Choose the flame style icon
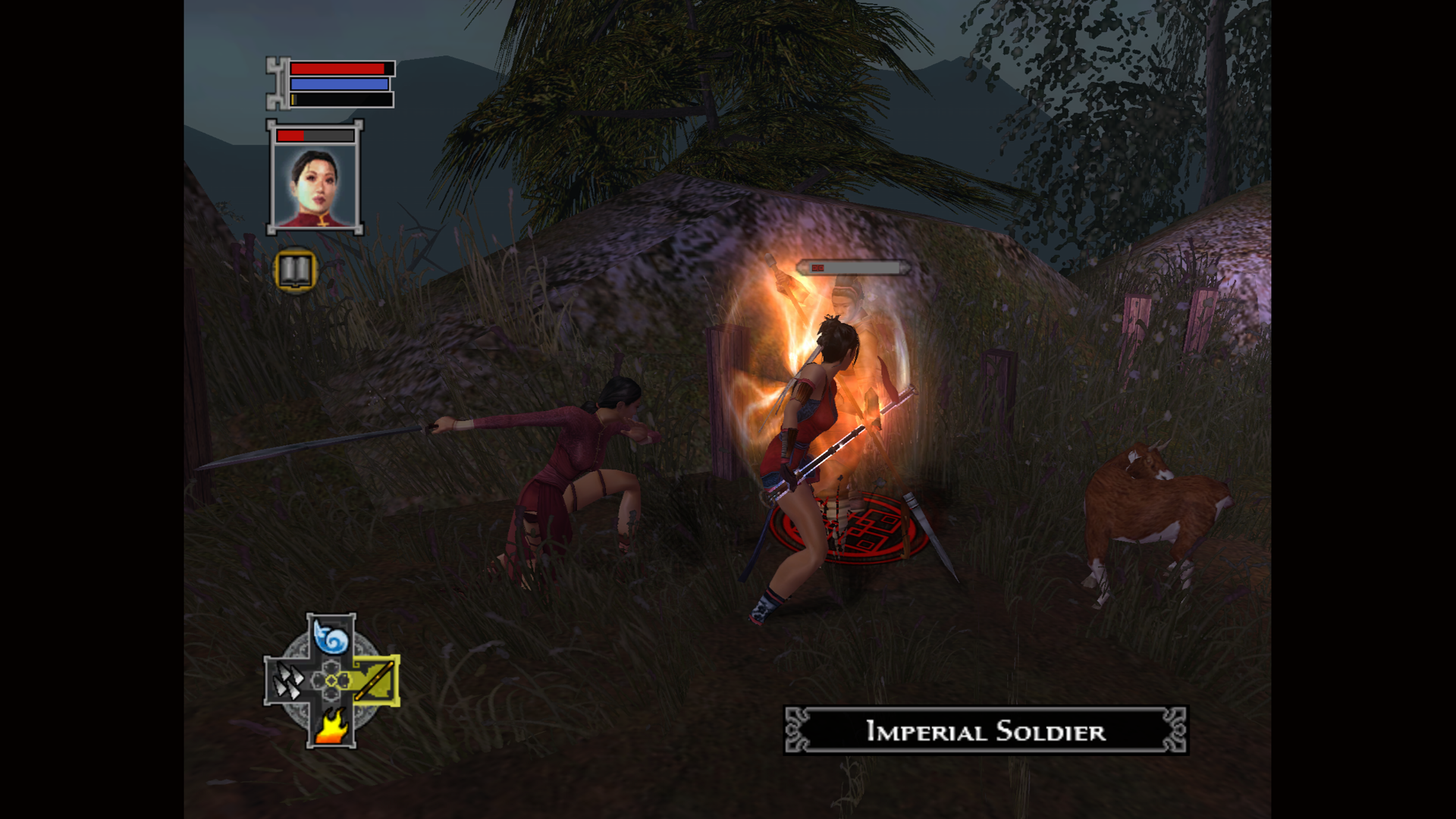This screenshot has height=819, width=1456. (x=331, y=725)
